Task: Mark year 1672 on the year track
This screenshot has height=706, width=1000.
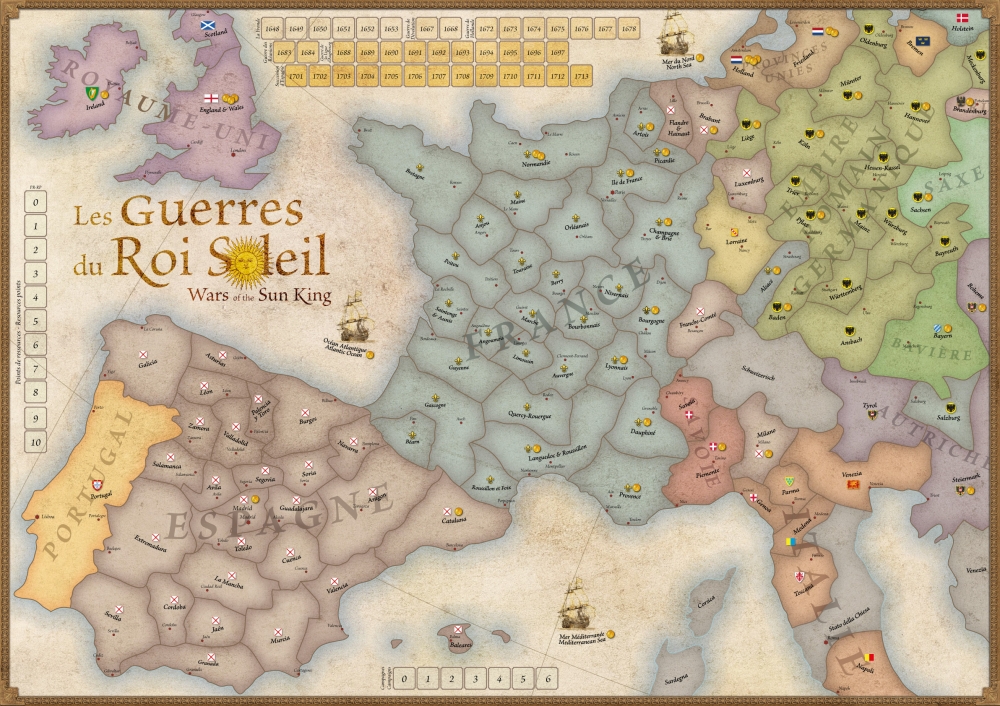Action: click(487, 30)
